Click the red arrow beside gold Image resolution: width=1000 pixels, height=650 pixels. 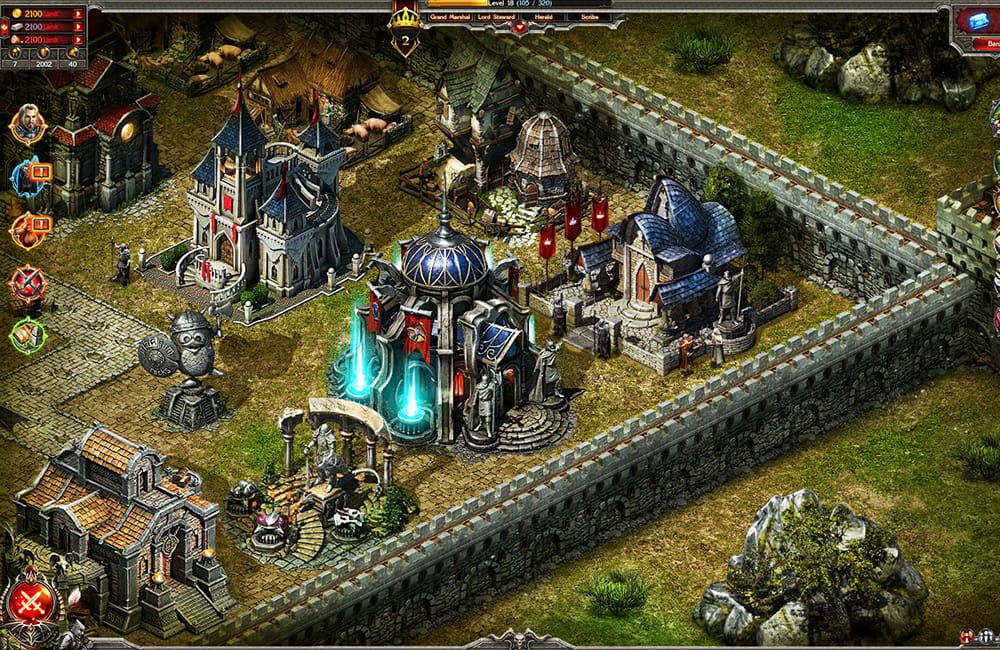click(x=77, y=13)
